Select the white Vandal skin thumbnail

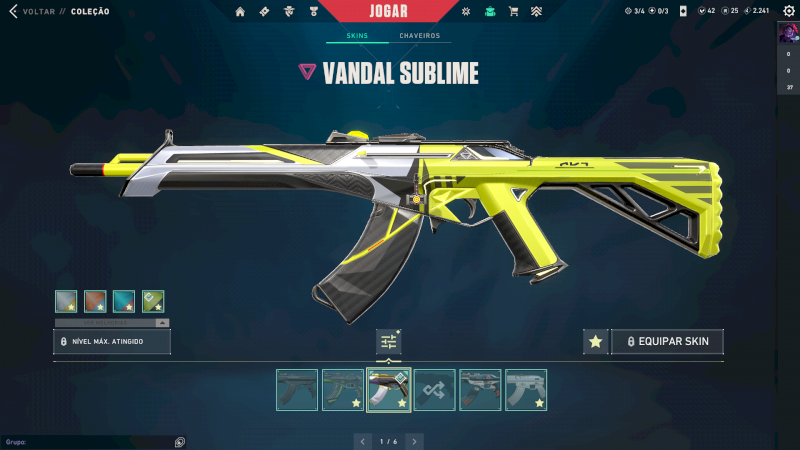526,390
